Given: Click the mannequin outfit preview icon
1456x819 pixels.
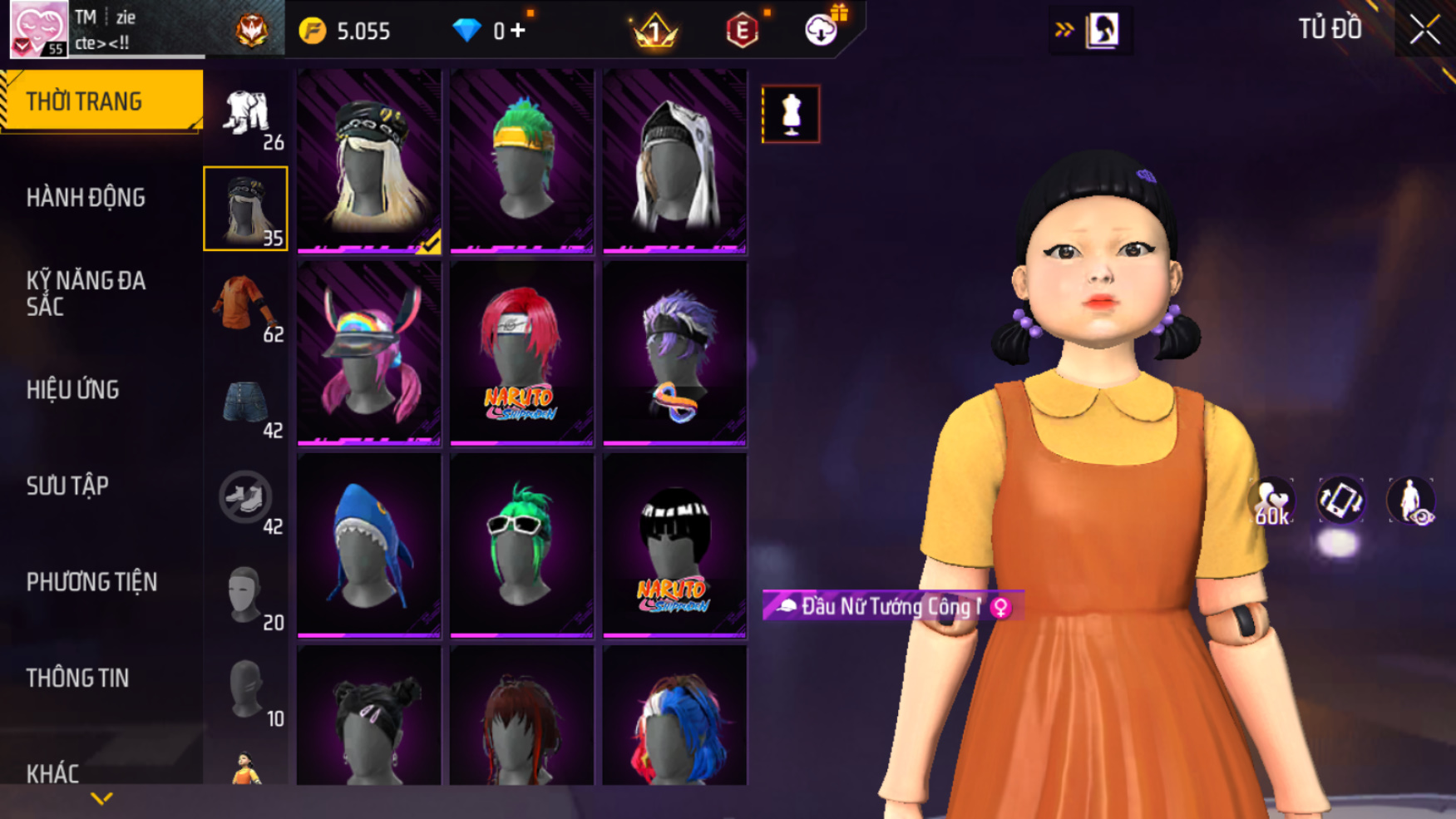Looking at the screenshot, I should 791,114.
